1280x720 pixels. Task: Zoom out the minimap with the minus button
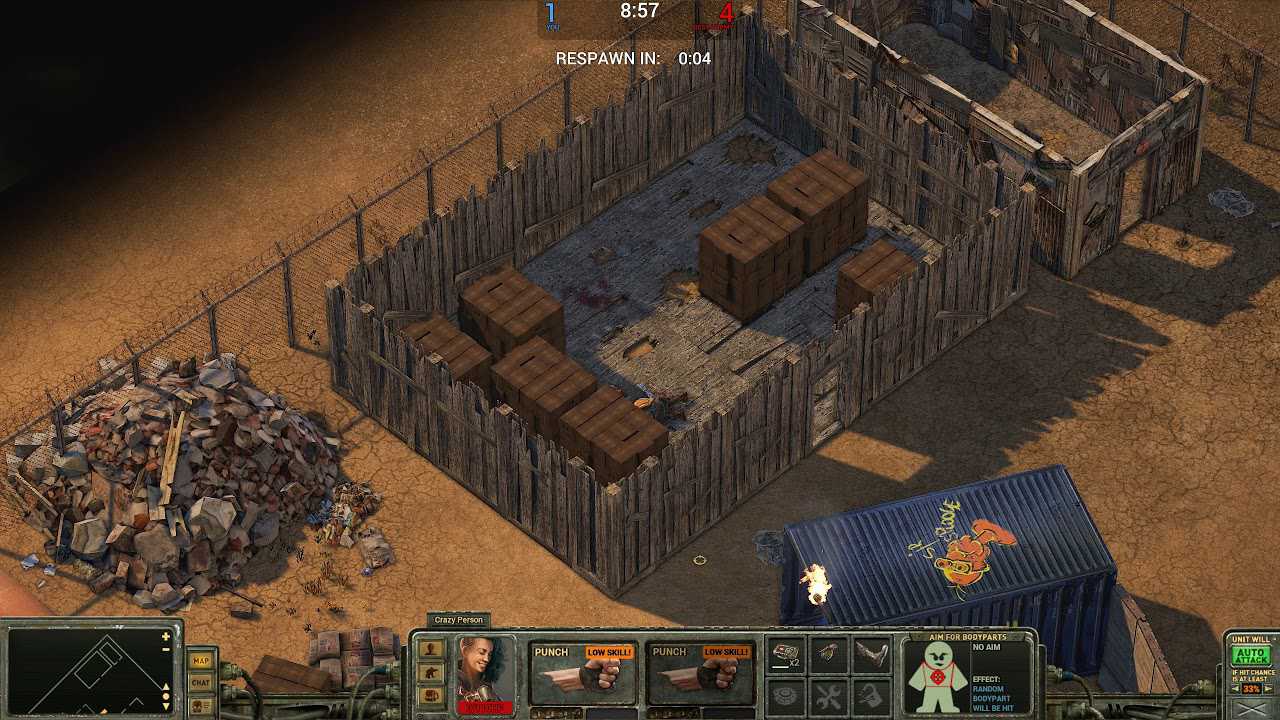pos(166,649)
